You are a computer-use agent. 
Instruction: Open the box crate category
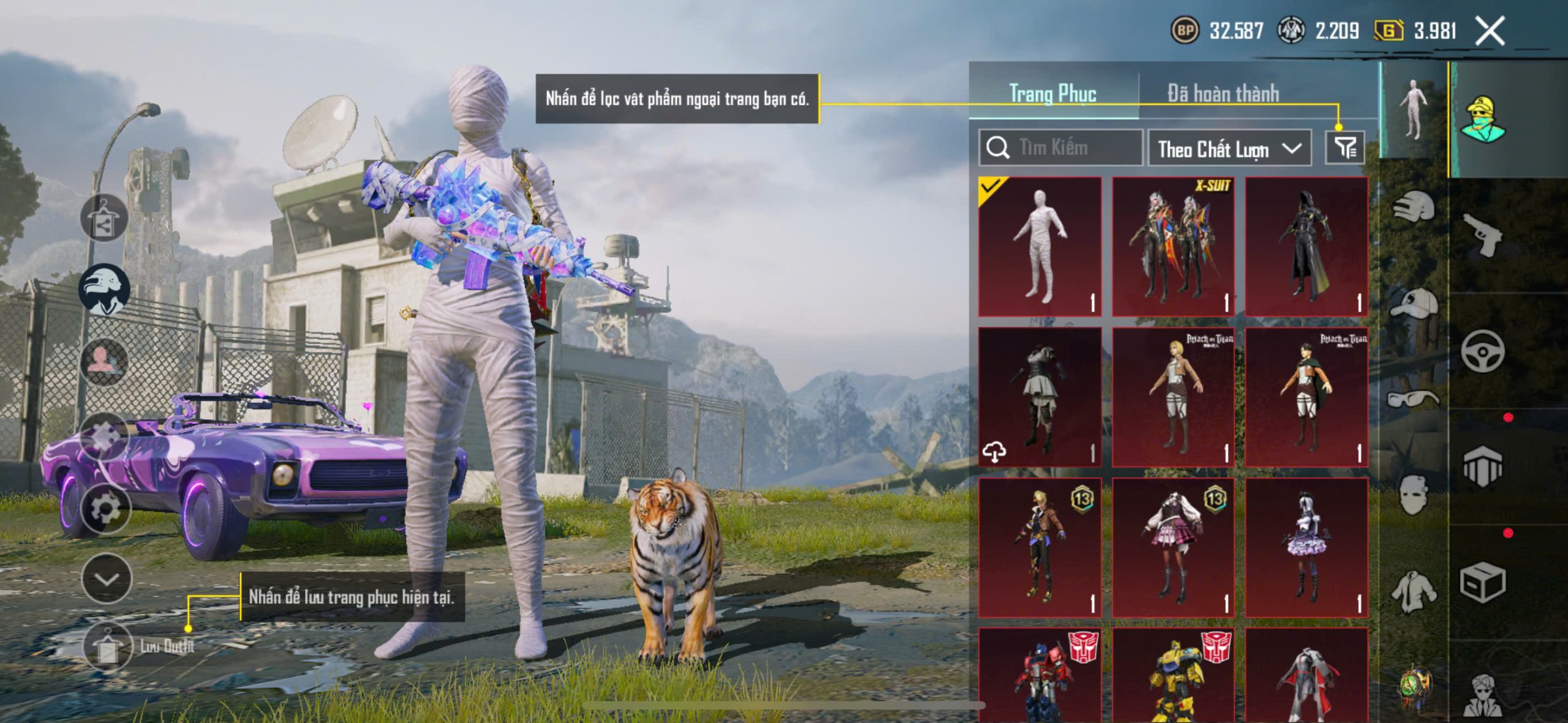tap(1482, 583)
